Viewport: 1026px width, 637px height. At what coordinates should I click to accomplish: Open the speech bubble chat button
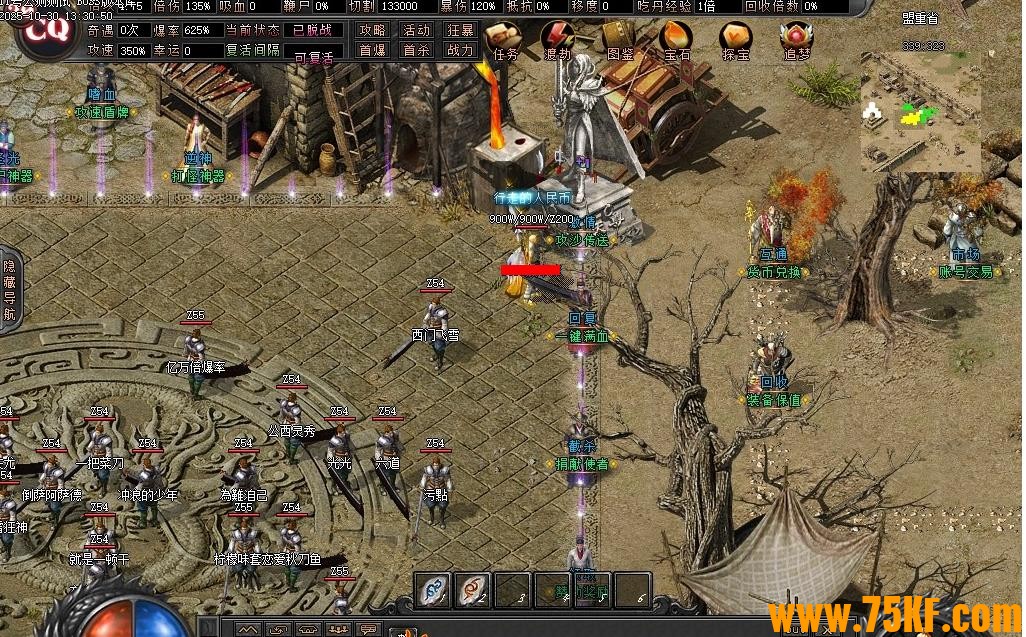point(368,629)
